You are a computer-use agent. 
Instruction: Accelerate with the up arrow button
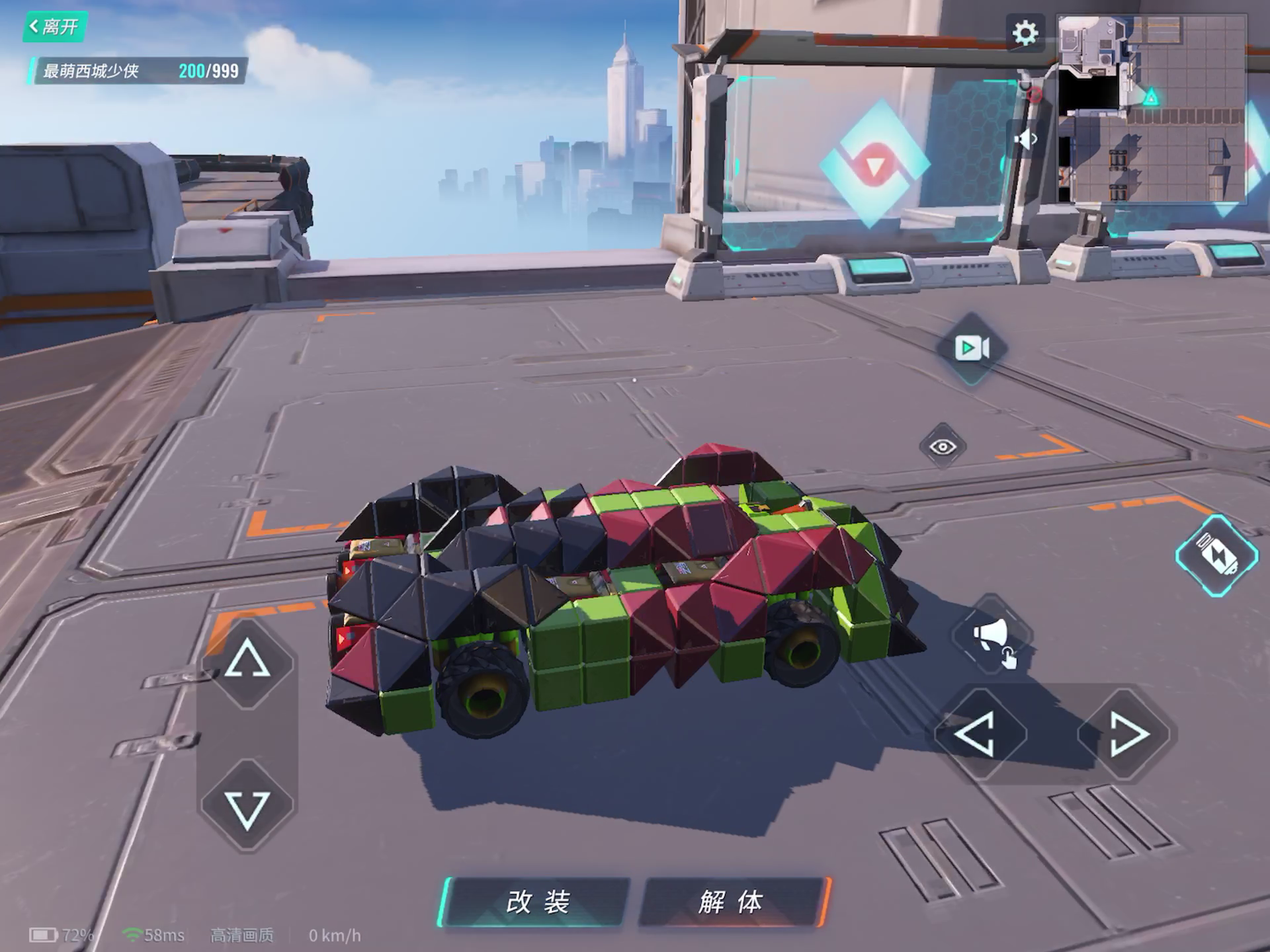click(x=247, y=660)
